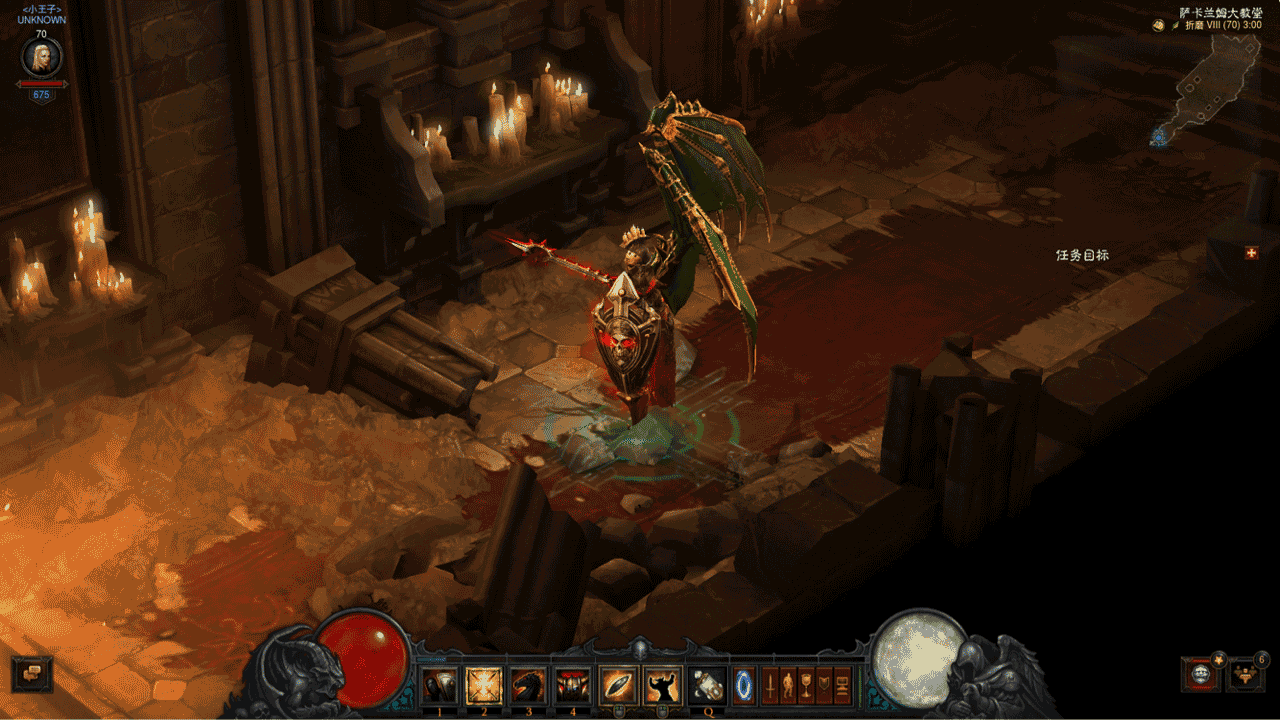The image size is (1280, 720).
Task: Drink the health potion in the Q slot
Action: coord(708,686)
